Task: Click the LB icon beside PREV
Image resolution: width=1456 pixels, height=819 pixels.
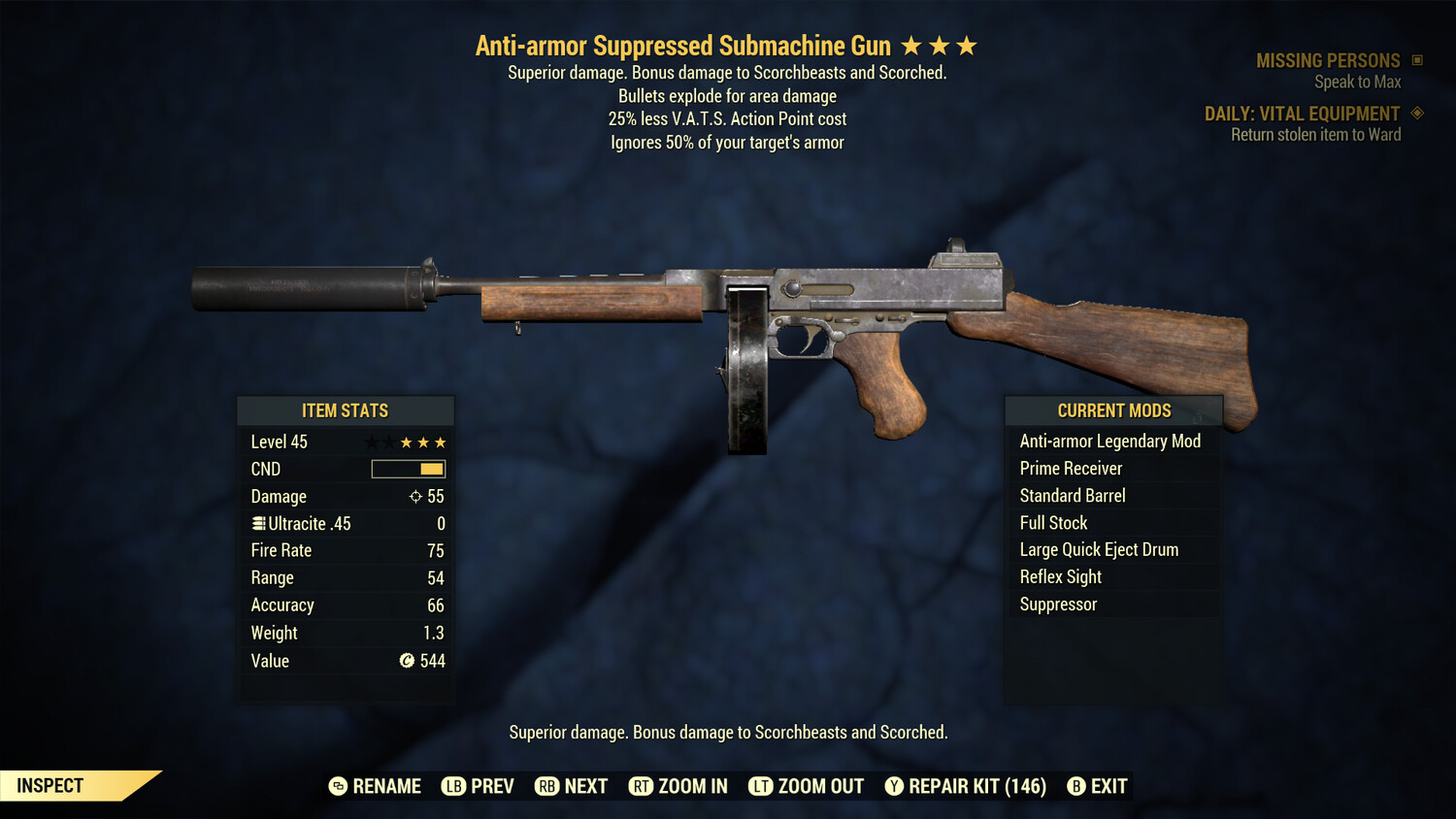Action: [452, 786]
